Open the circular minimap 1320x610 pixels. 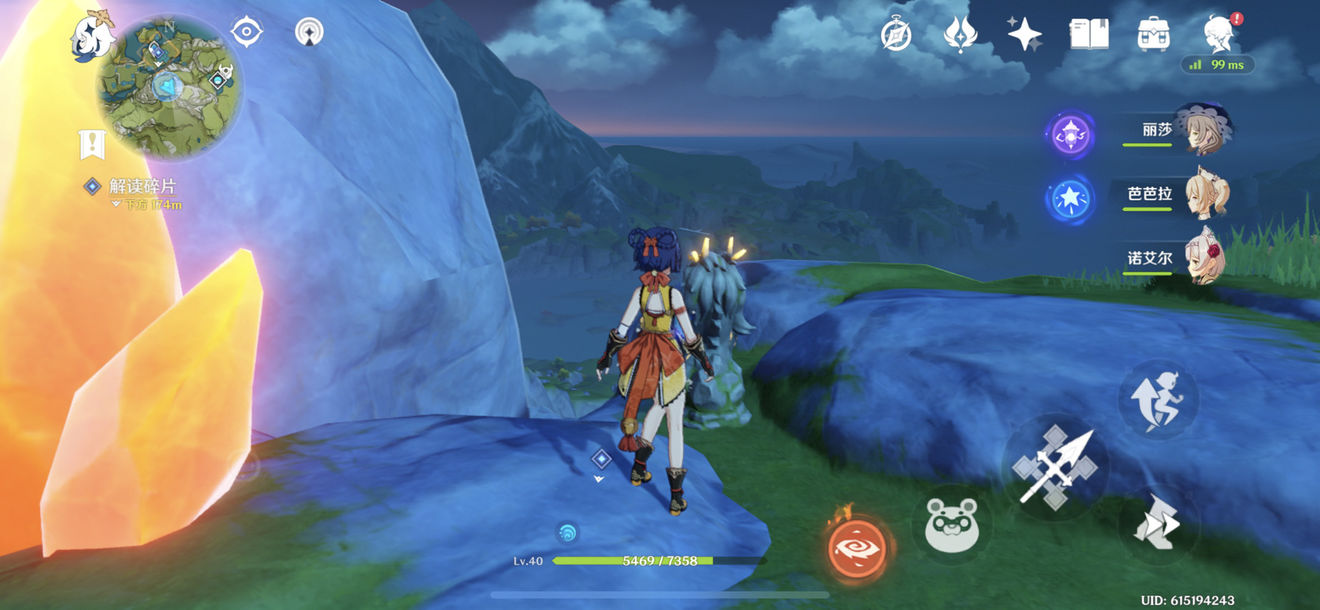point(168,87)
